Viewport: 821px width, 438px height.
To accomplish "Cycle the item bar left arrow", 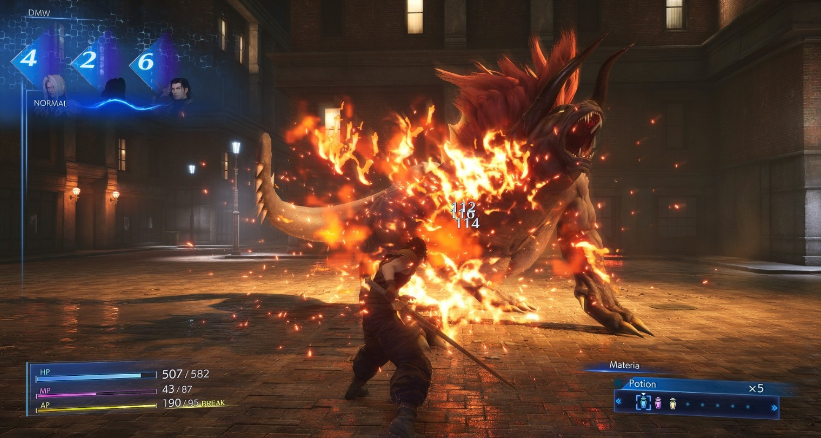I will pos(619,403).
